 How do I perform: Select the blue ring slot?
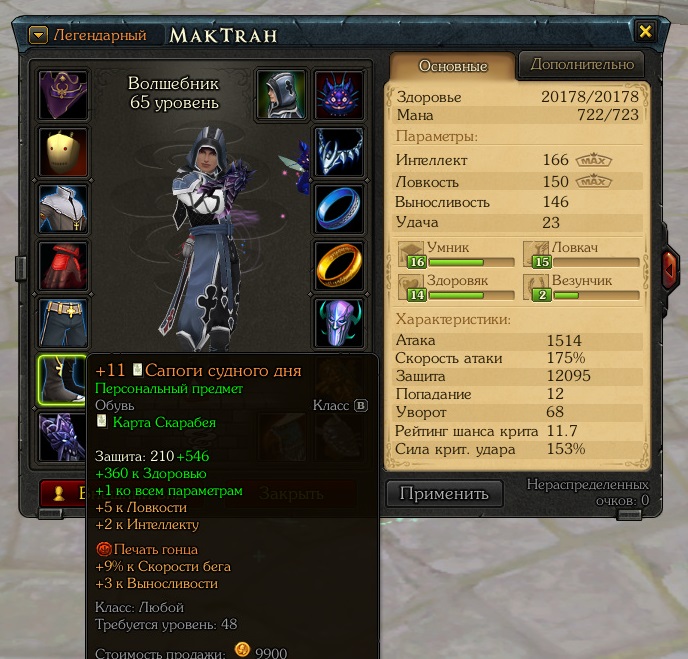tap(340, 209)
